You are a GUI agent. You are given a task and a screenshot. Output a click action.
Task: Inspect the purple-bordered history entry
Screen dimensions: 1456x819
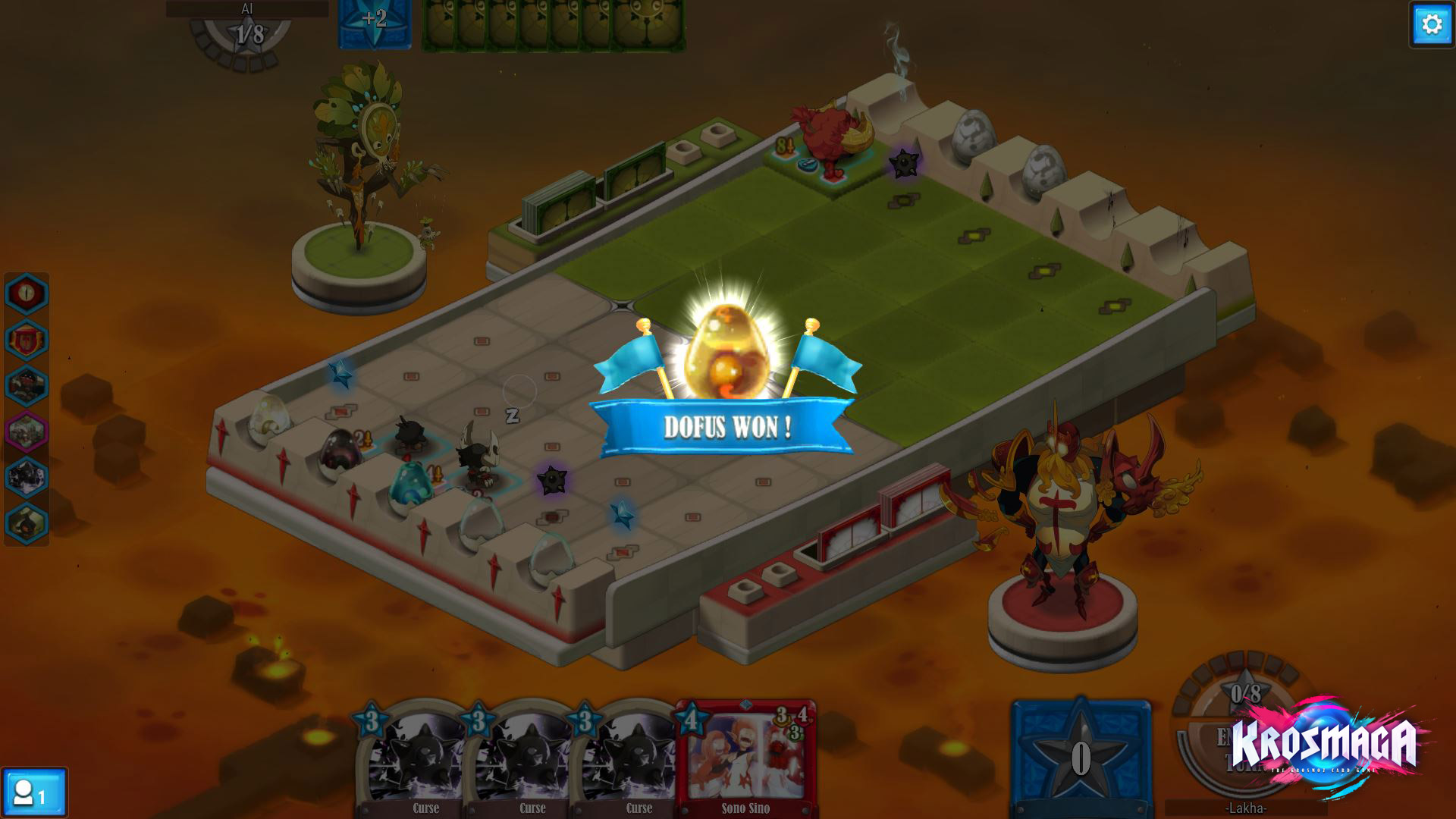point(27,431)
